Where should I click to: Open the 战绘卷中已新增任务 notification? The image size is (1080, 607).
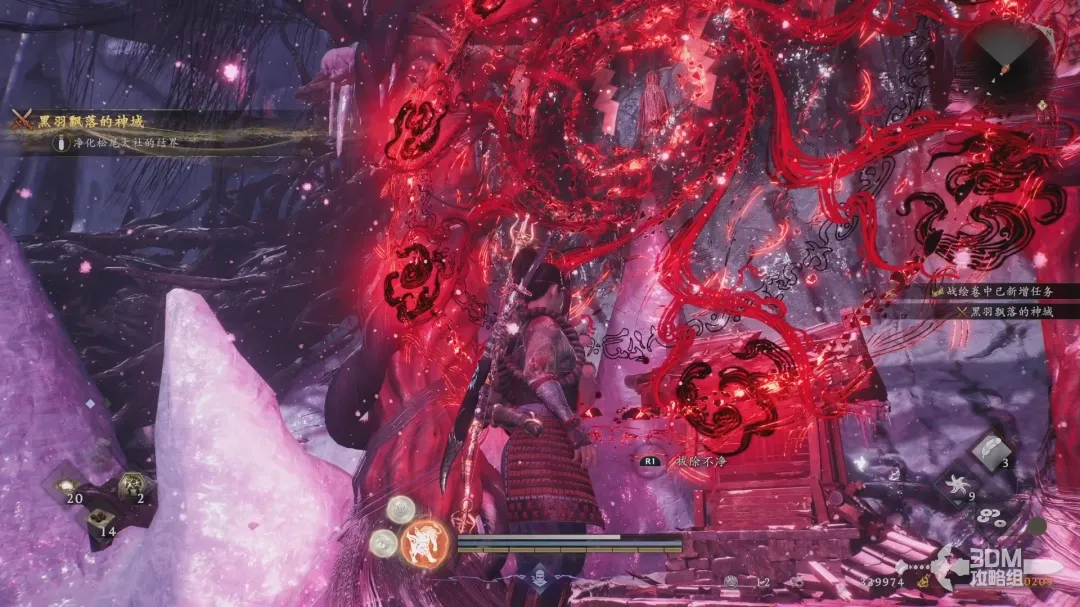click(1001, 290)
